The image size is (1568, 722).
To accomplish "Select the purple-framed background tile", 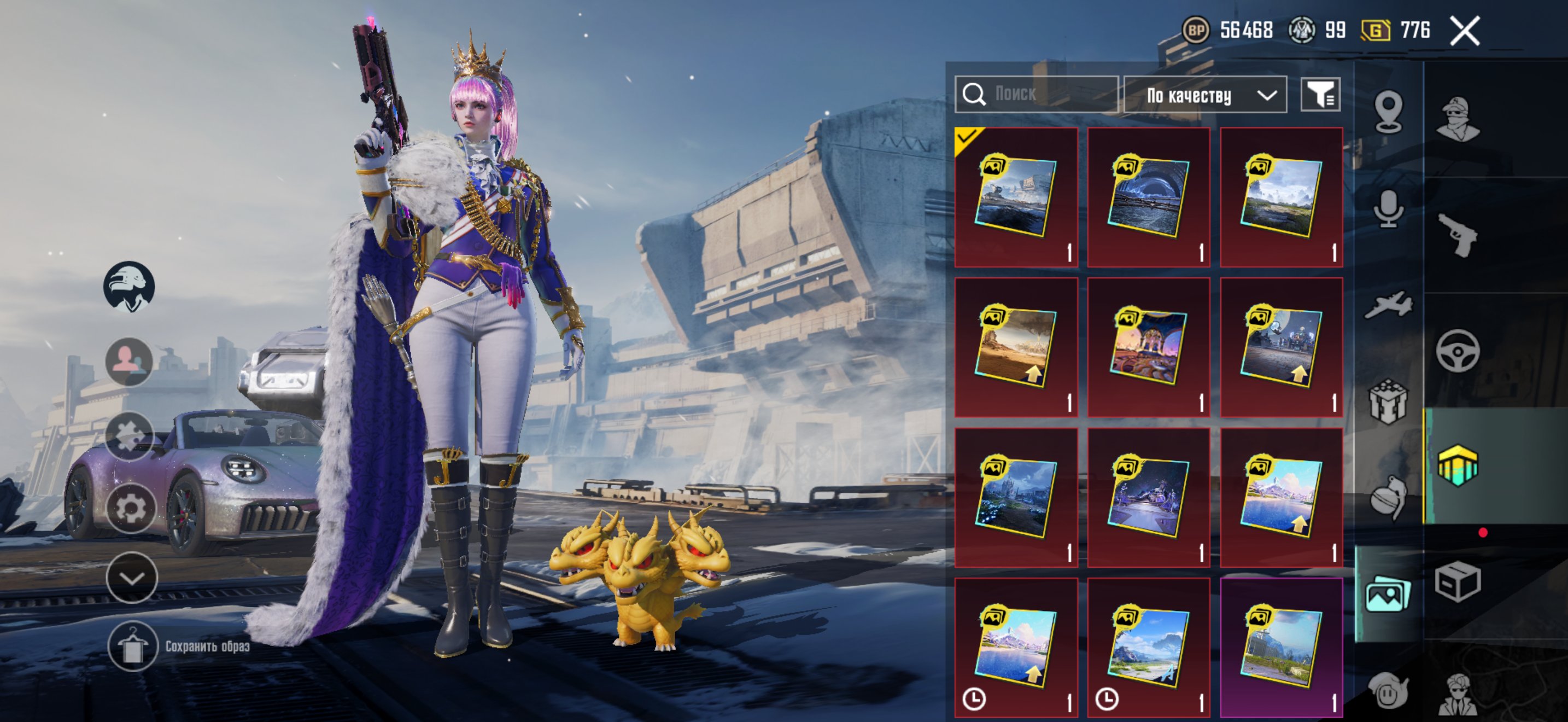I will (1280, 647).
